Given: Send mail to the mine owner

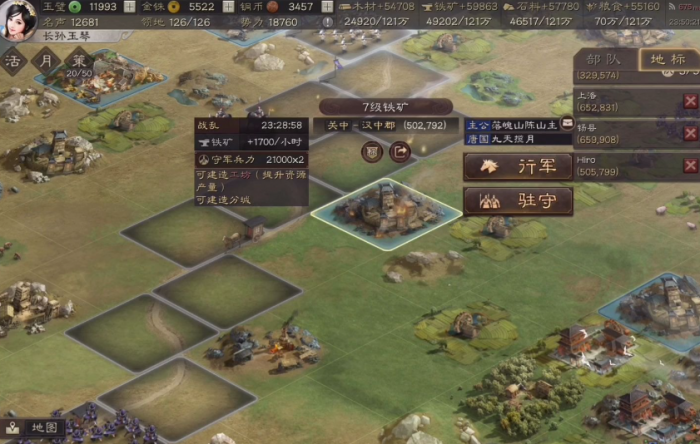Looking at the screenshot, I should coord(568,124).
